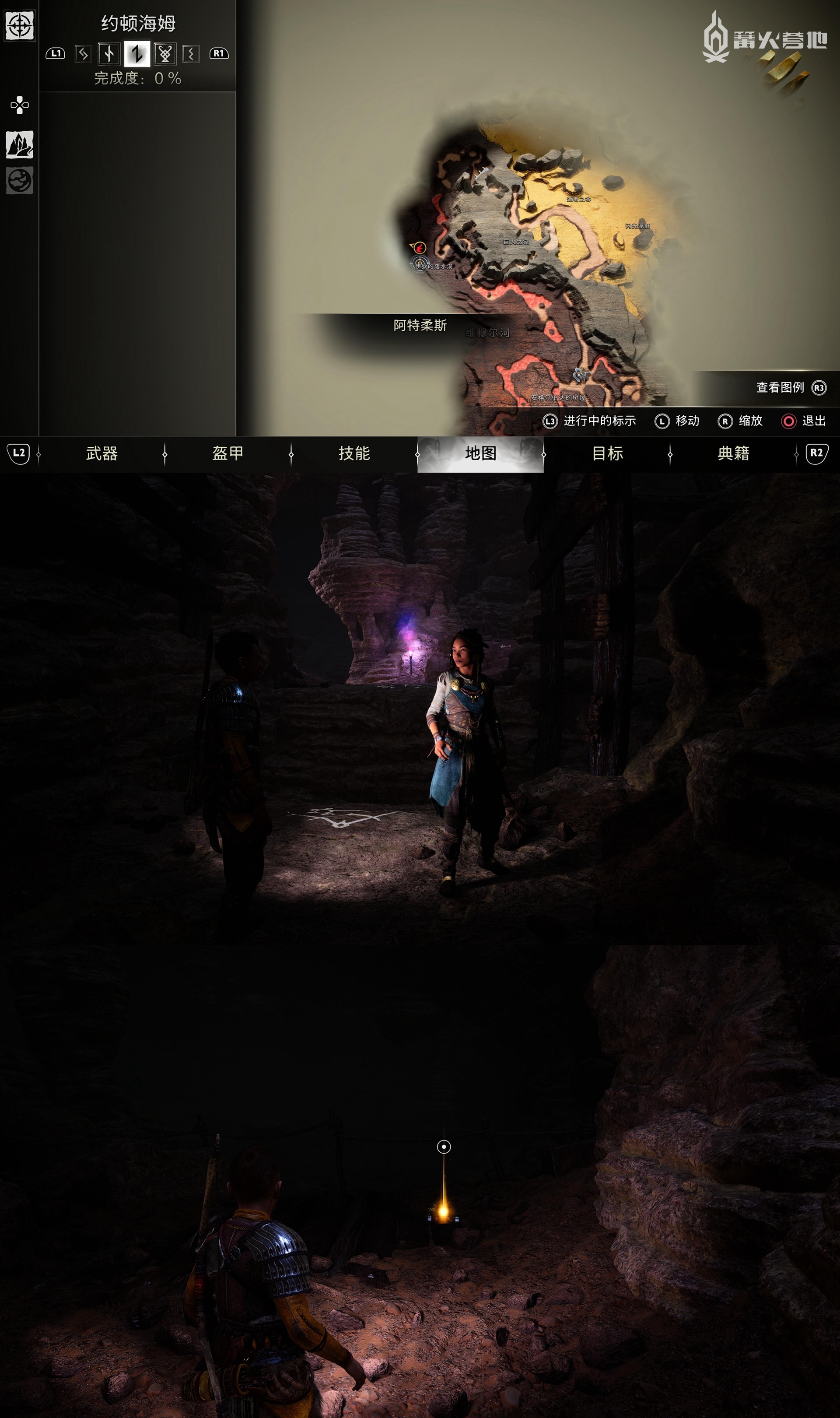Show the mountain region map view
The width and height of the screenshot is (840, 1418).
pyautogui.click(x=20, y=144)
